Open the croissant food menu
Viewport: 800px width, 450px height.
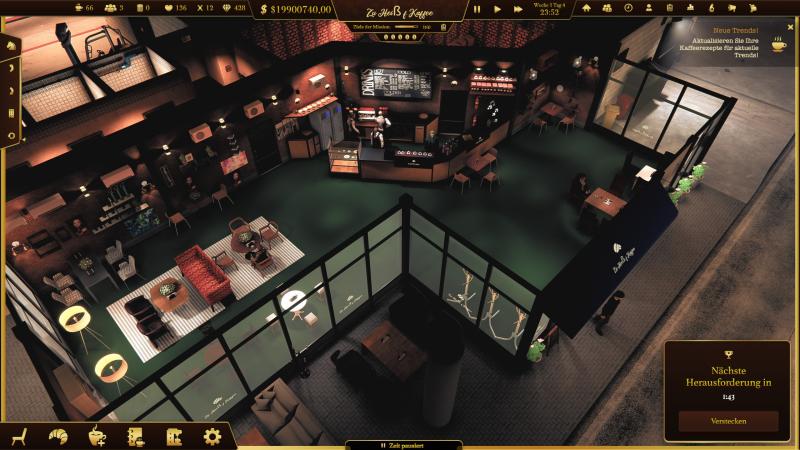tap(58, 436)
